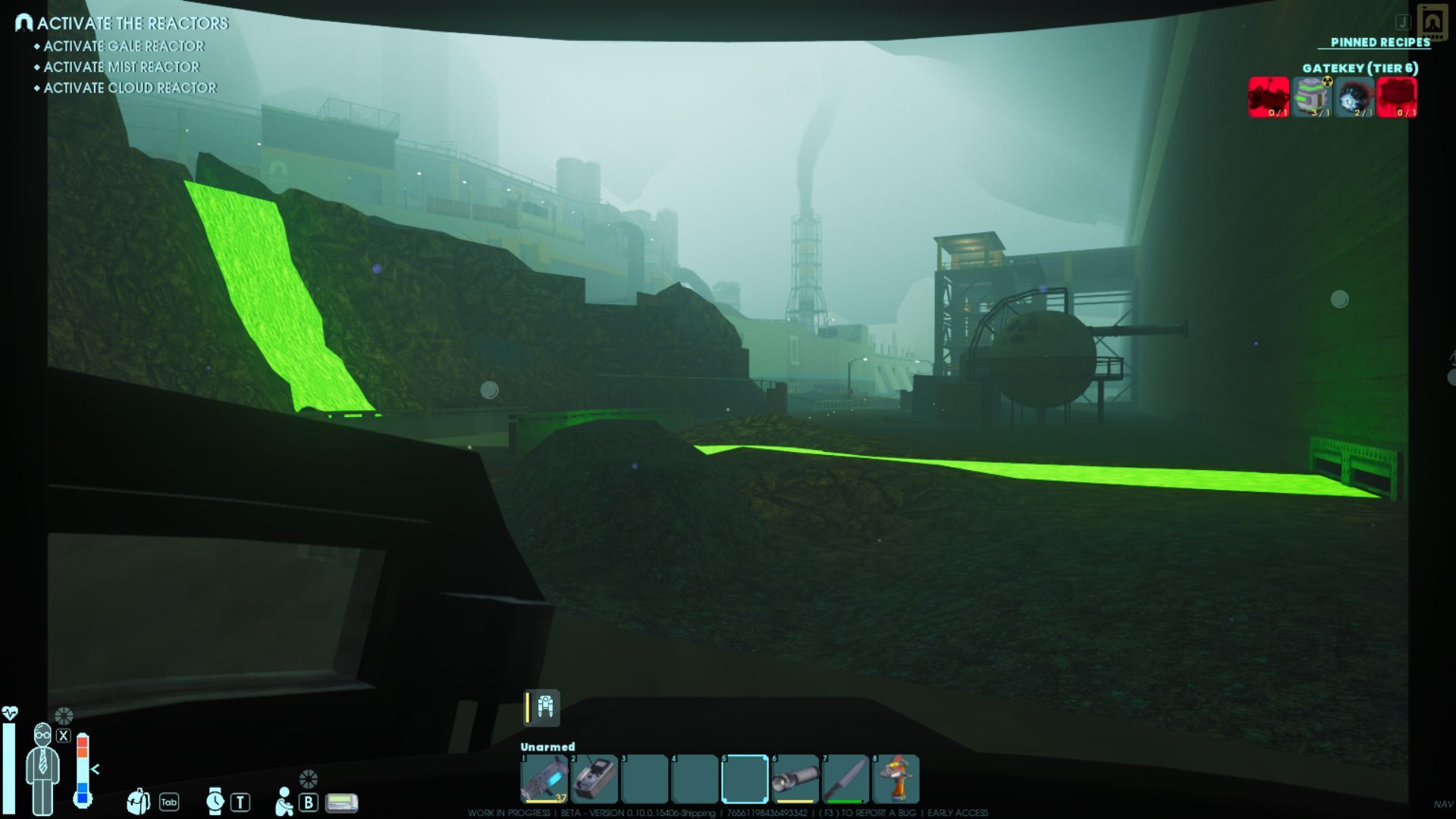Select the radioactive canister recipe ingredient

tap(1312, 97)
